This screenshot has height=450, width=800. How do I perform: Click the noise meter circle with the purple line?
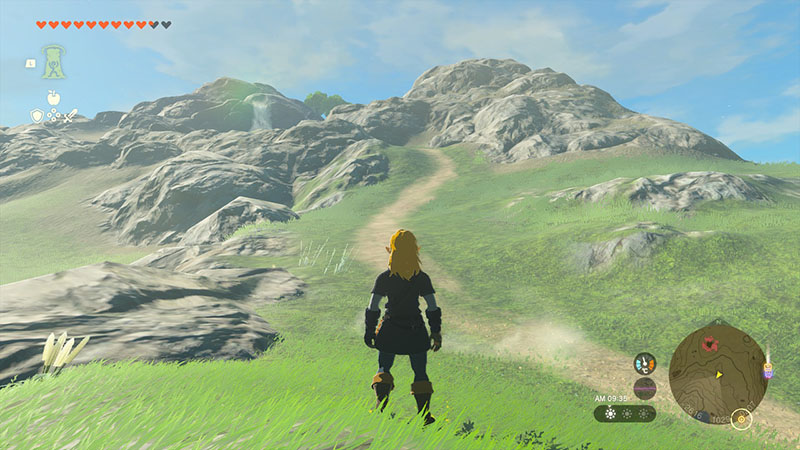(x=645, y=388)
